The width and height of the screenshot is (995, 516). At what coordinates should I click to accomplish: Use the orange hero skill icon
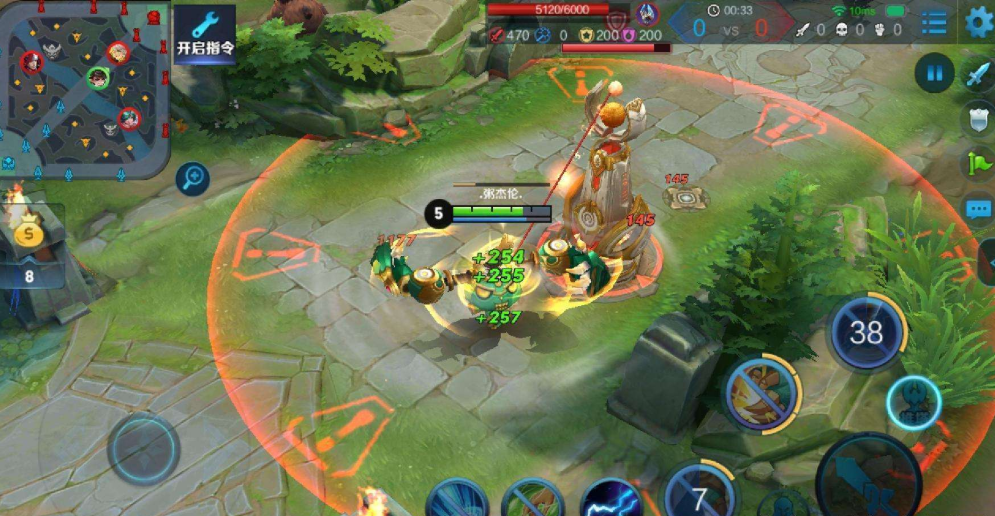tap(761, 390)
